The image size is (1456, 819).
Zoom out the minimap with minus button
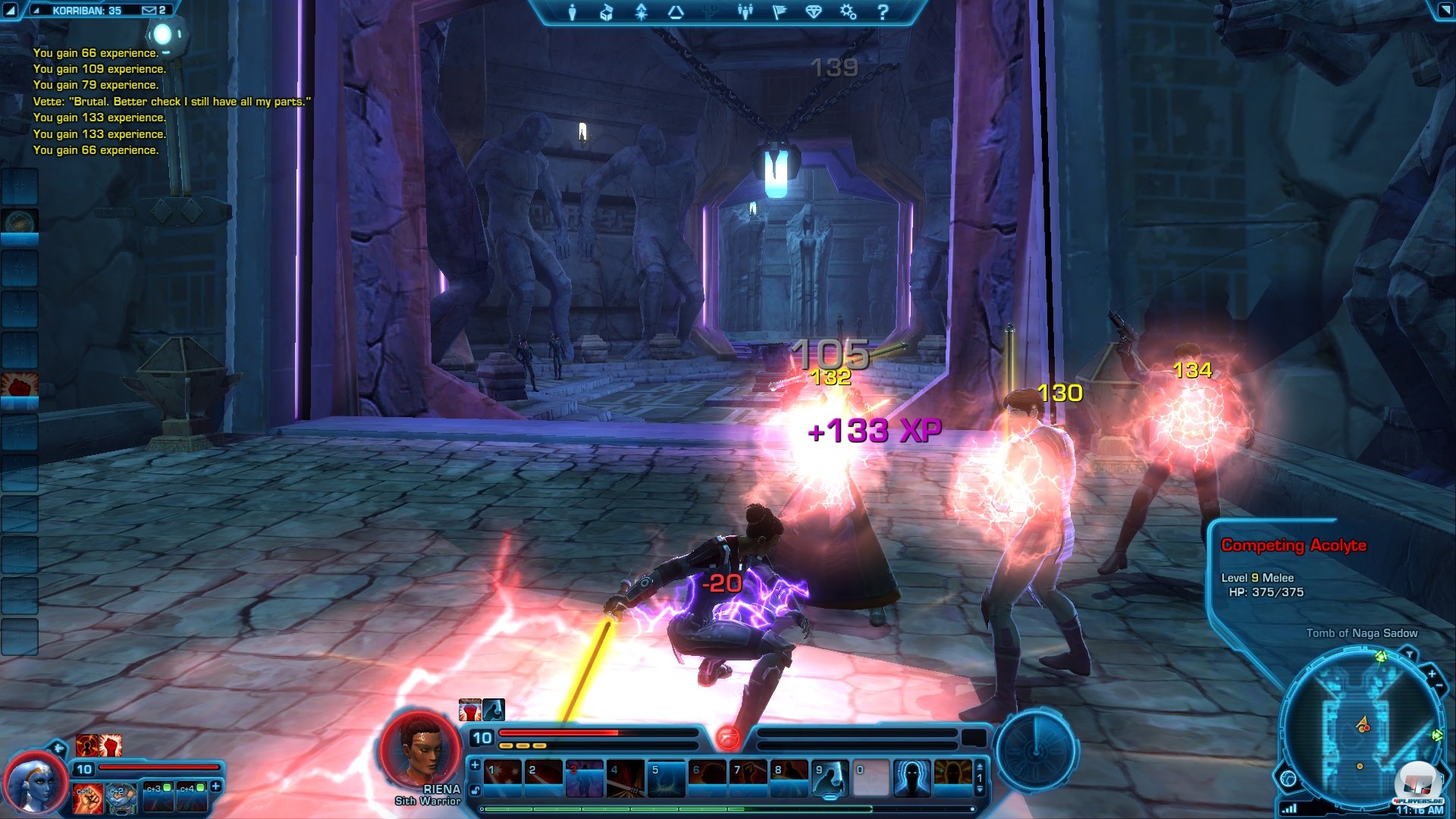[x=1439, y=686]
